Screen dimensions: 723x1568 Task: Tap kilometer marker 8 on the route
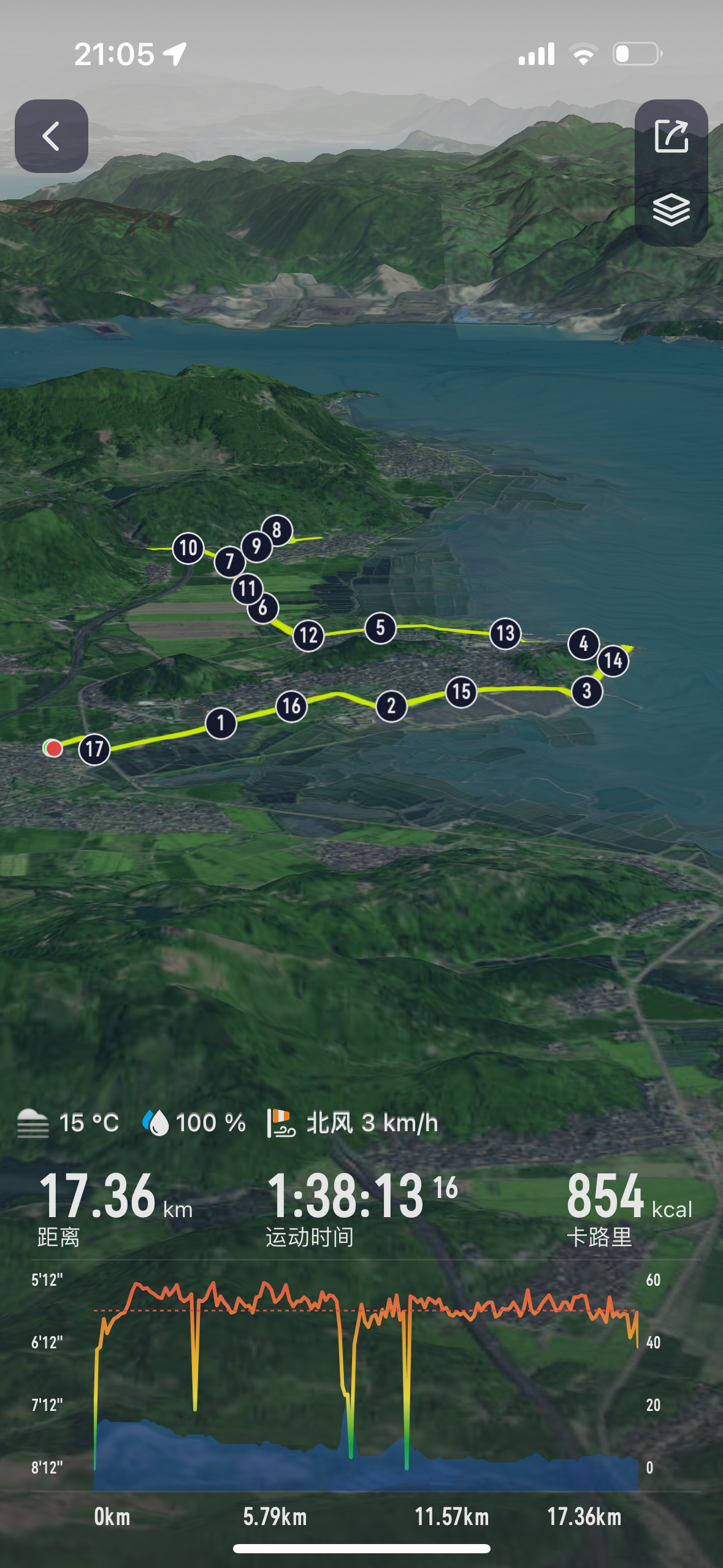[277, 529]
